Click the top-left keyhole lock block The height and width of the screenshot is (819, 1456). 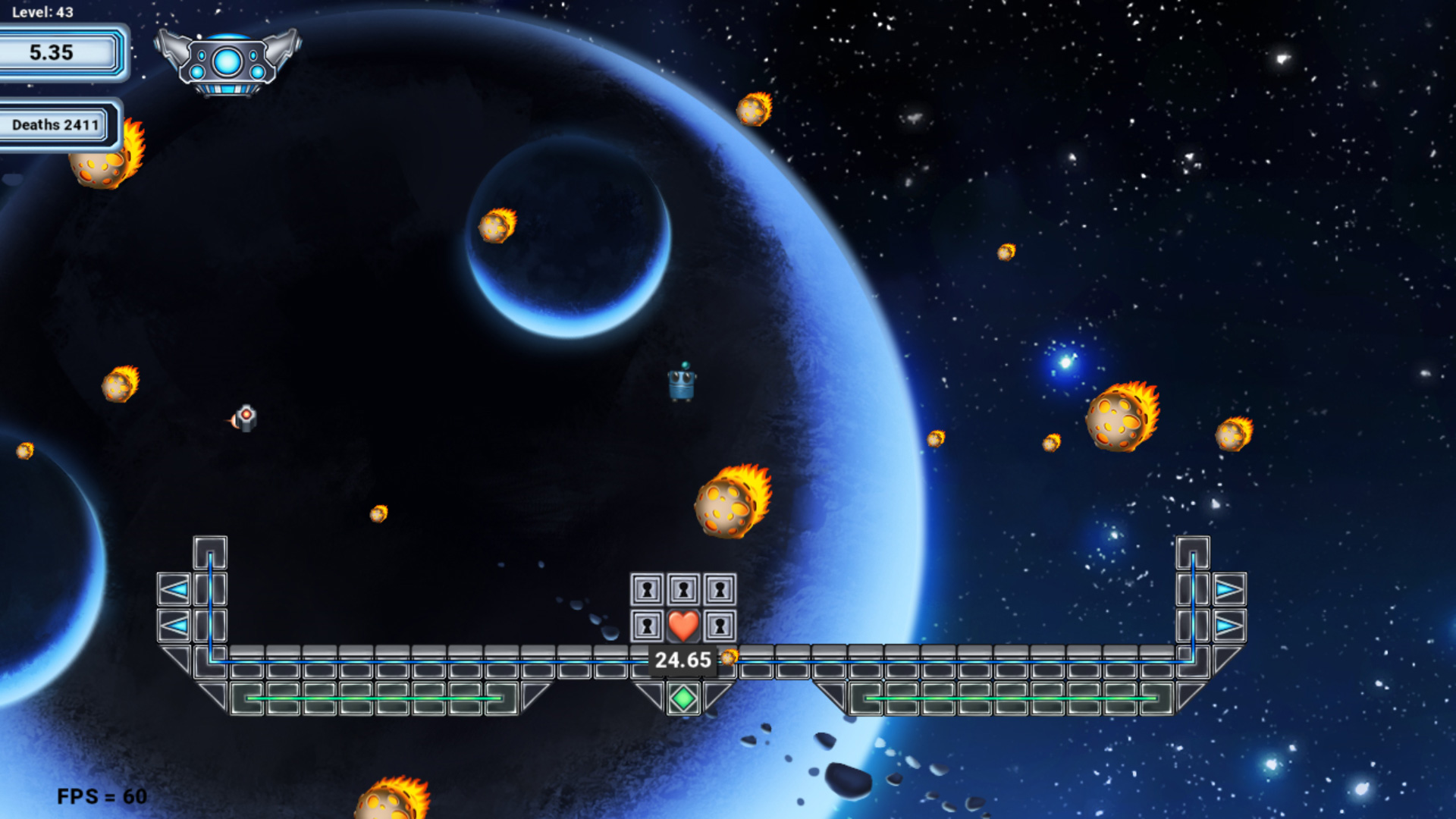click(x=648, y=588)
